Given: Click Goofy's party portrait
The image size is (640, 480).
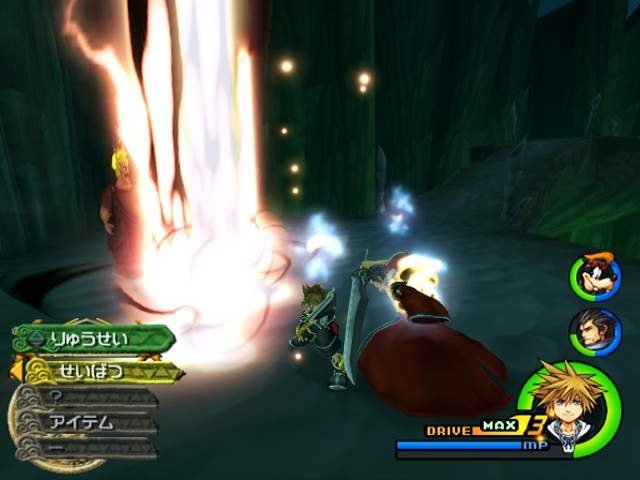Looking at the screenshot, I should coord(596,276).
